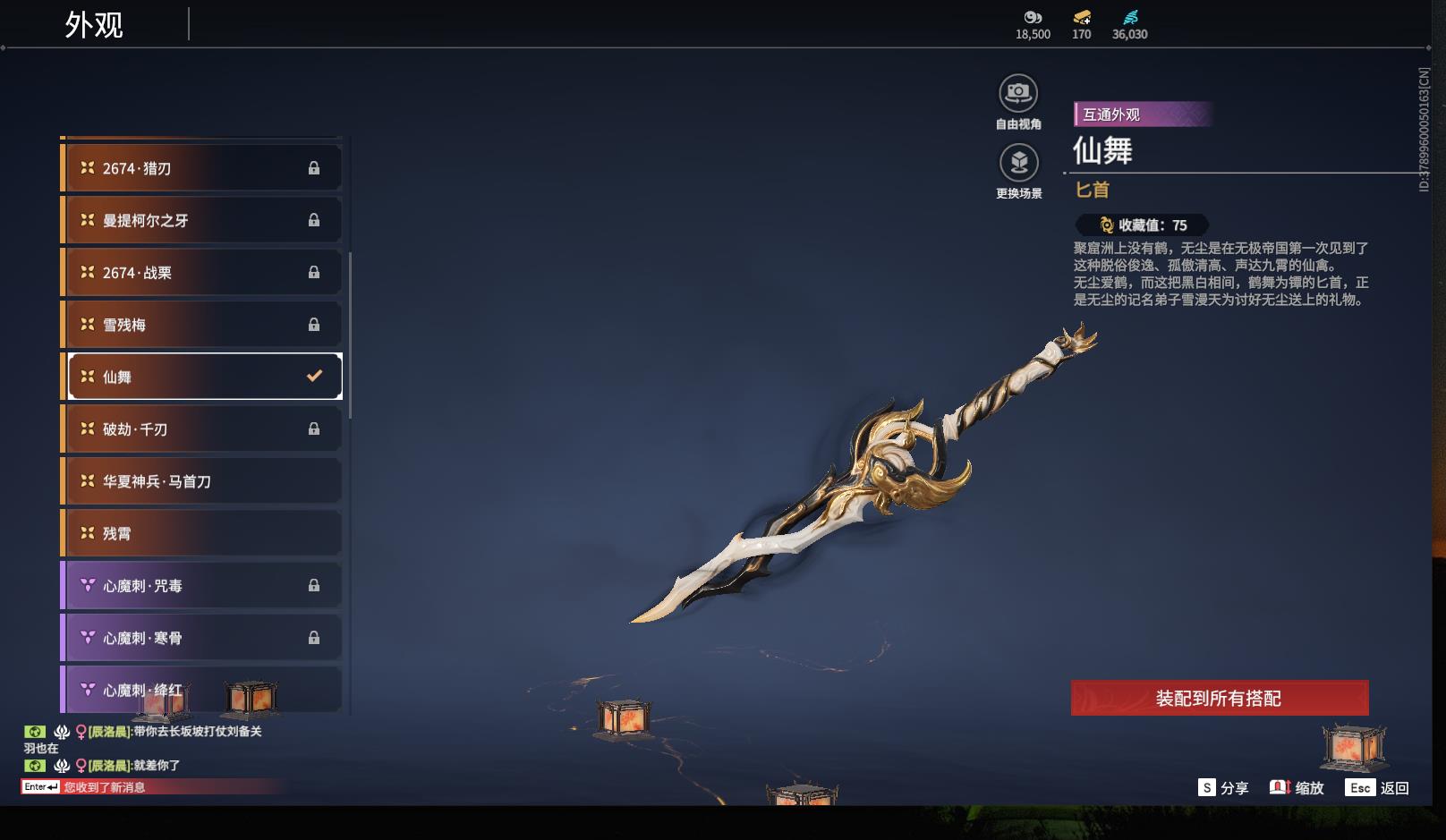Viewport: 1446px width, 840px height.
Task: Open the chat new message notification
Action: 103,787
